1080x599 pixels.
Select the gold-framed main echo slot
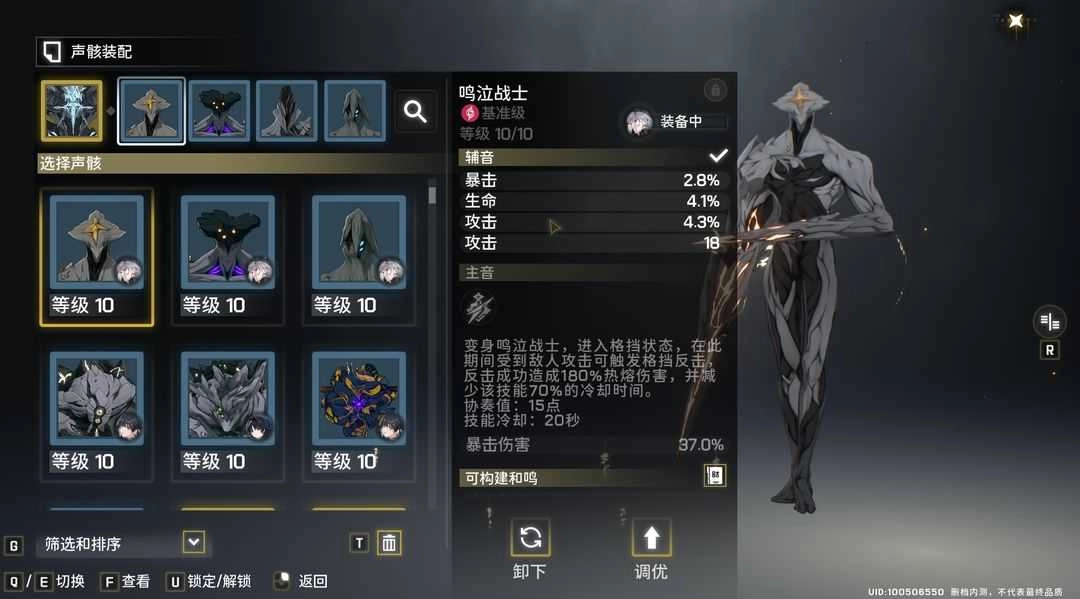coord(71,111)
